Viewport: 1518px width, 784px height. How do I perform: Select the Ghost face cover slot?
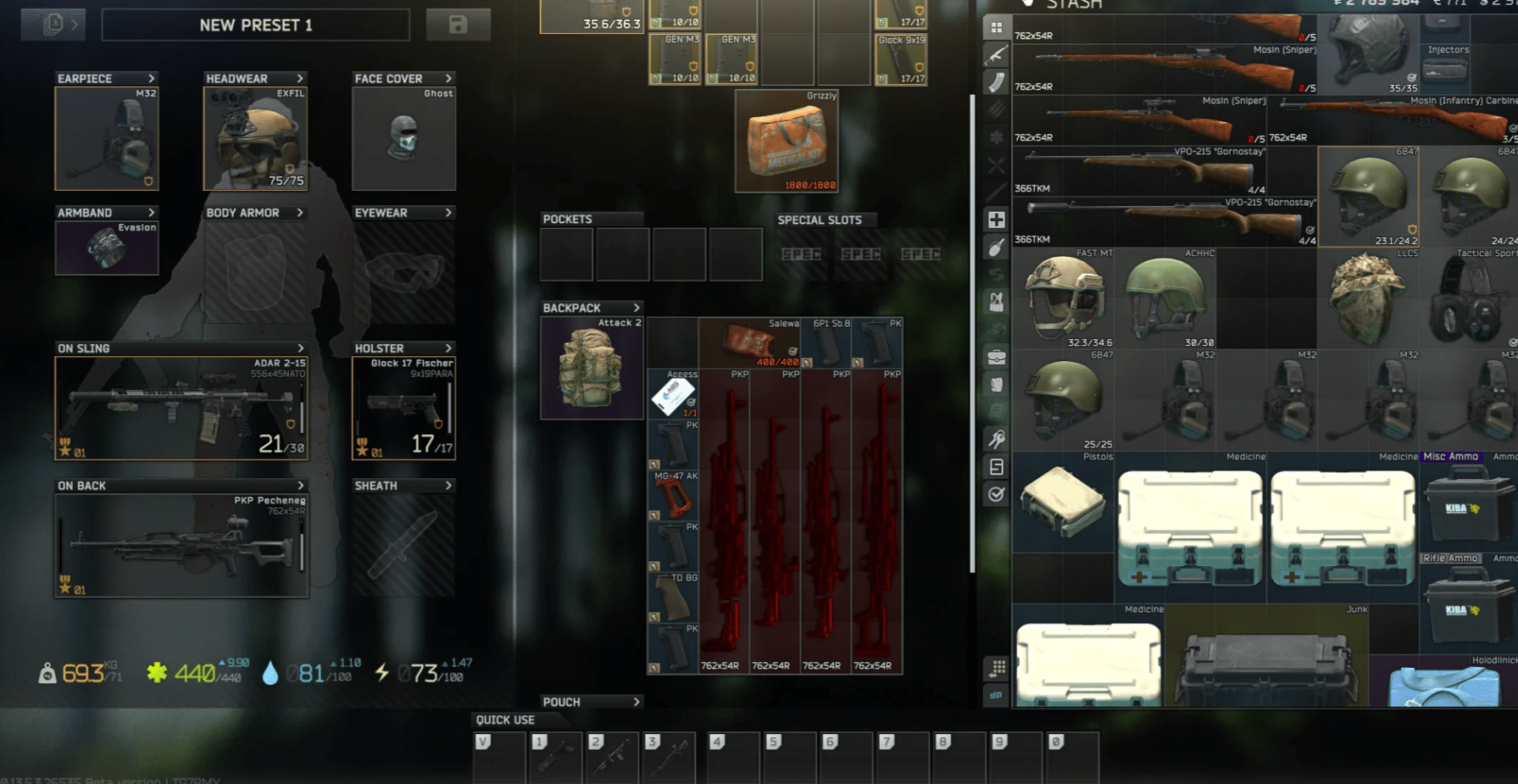tap(403, 139)
